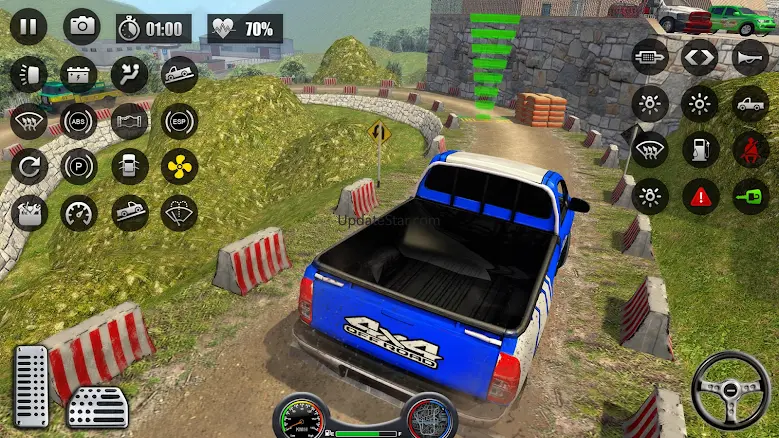779x438 pixels.
Task: Turn on the yellow fan icon
Action: tap(179, 166)
